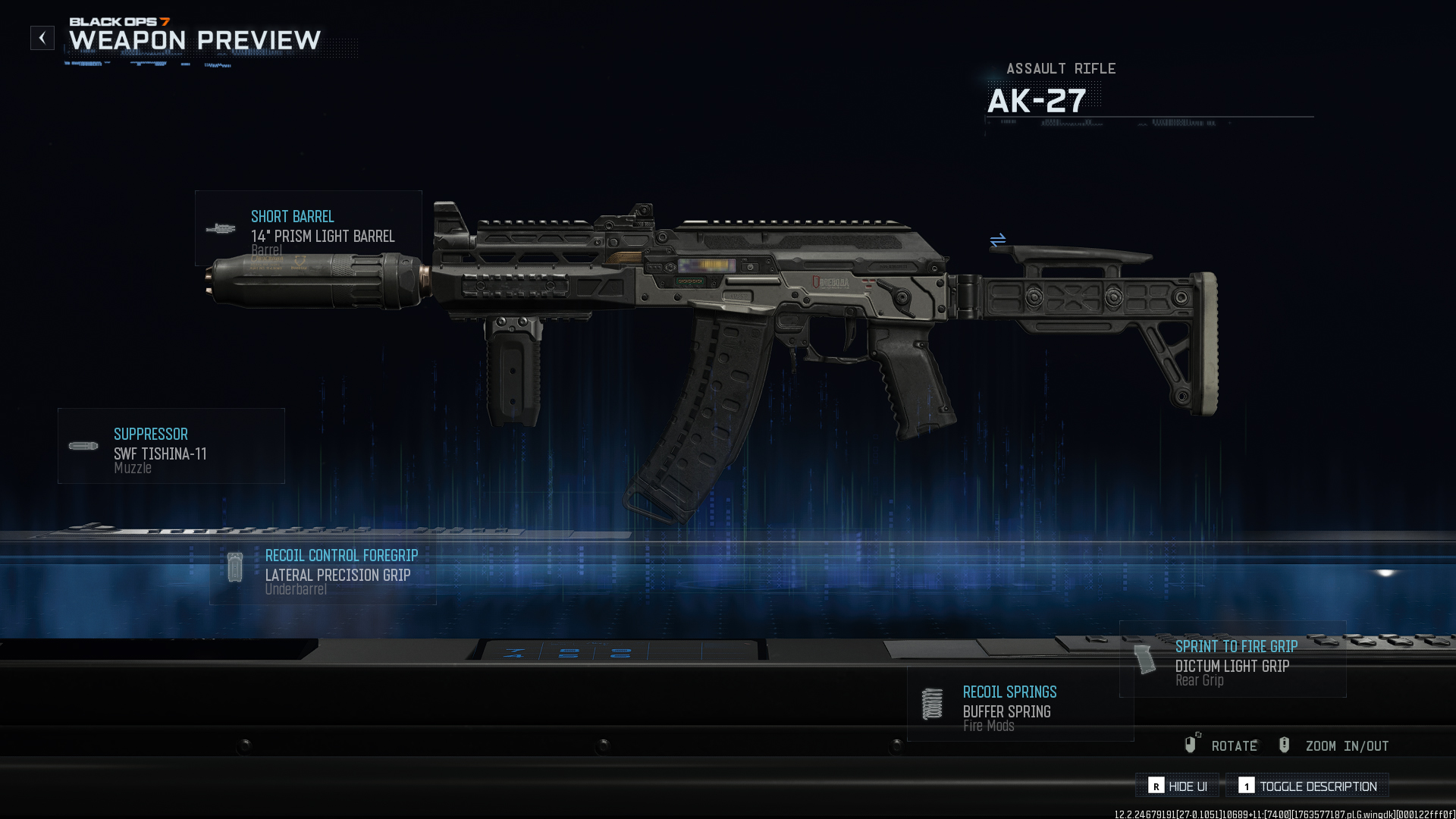The width and height of the screenshot is (1456, 819).
Task: Hide the UI with the R button
Action: pyautogui.click(x=1176, y=786)
